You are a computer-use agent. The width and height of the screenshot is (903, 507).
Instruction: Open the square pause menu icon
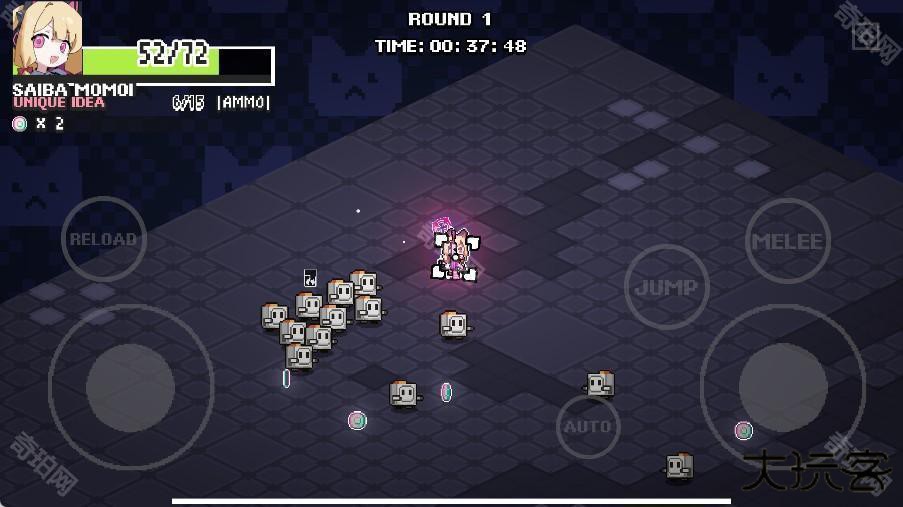tap(866, 37)
